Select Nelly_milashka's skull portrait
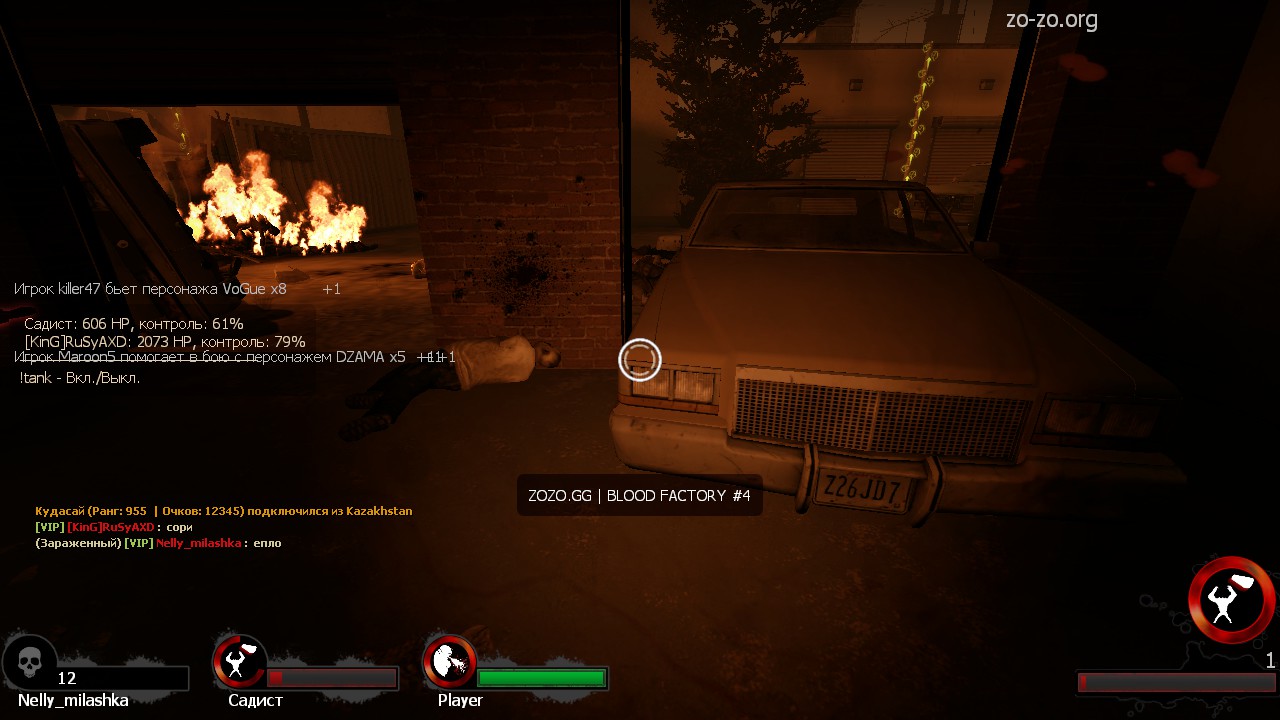This screenshot has height=720, width=1280. coord(30,661)
